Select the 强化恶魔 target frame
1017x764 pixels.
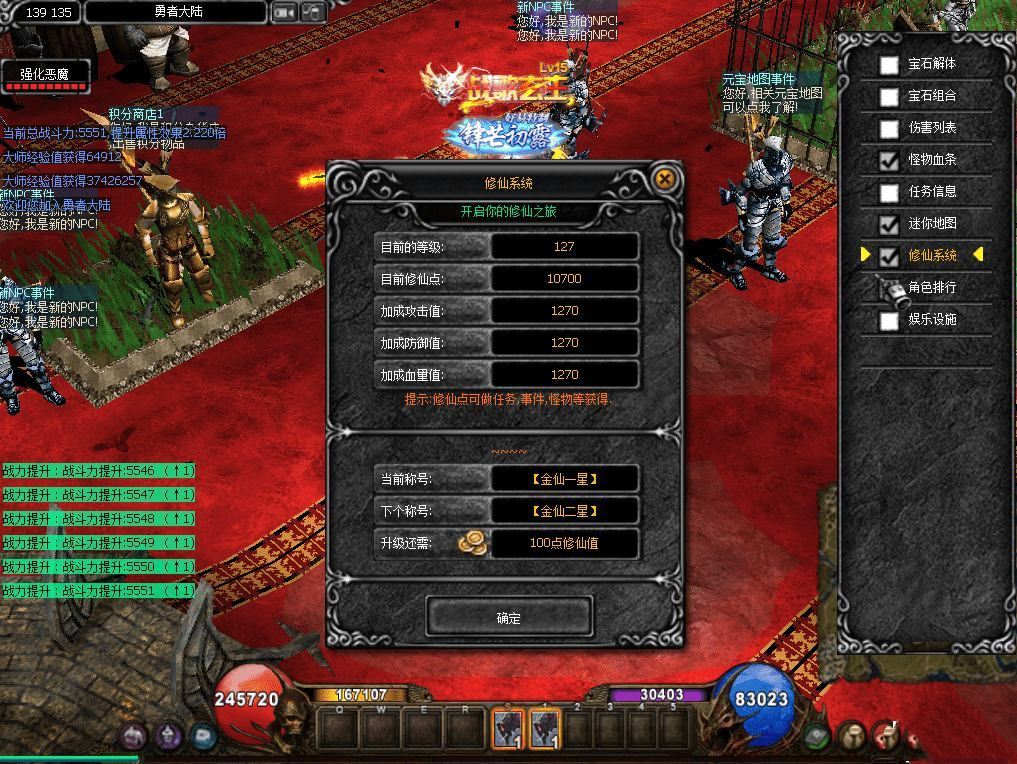(x=45, y=75)
